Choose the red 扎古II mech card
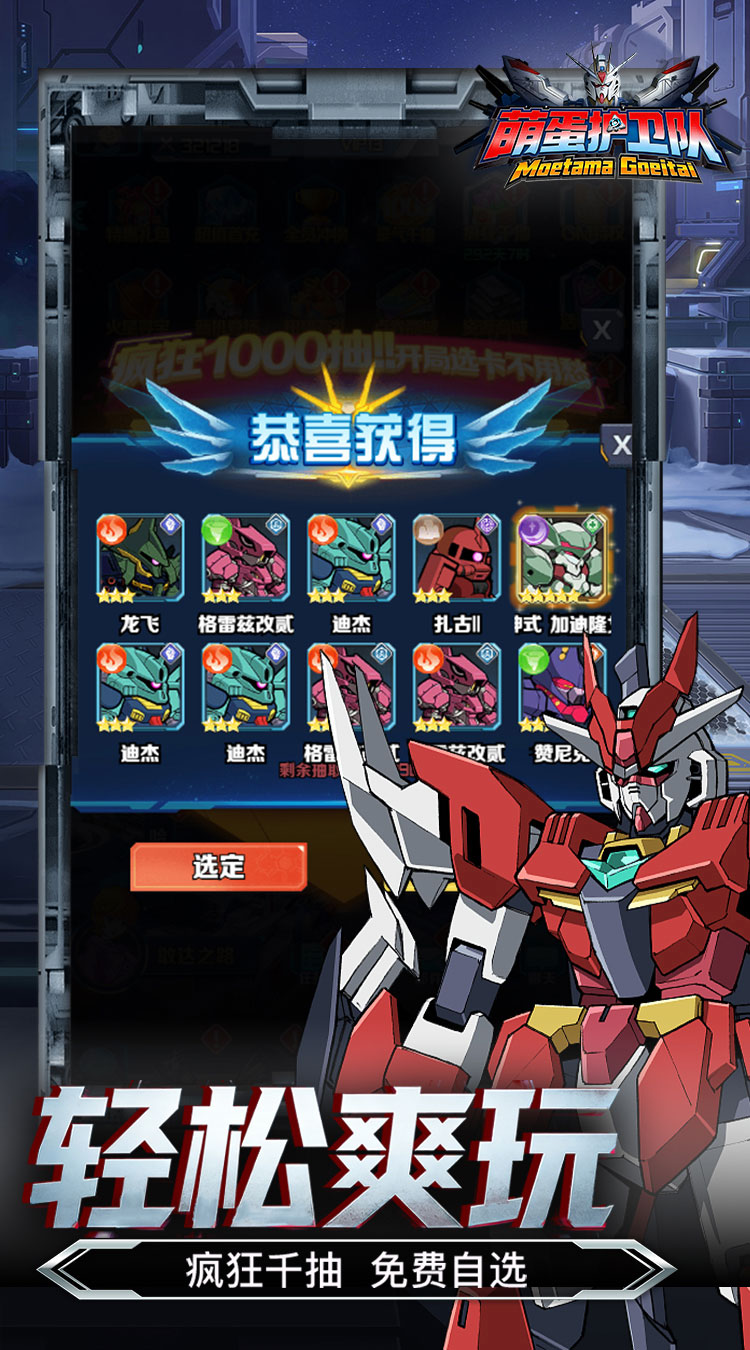 [456, 560]
